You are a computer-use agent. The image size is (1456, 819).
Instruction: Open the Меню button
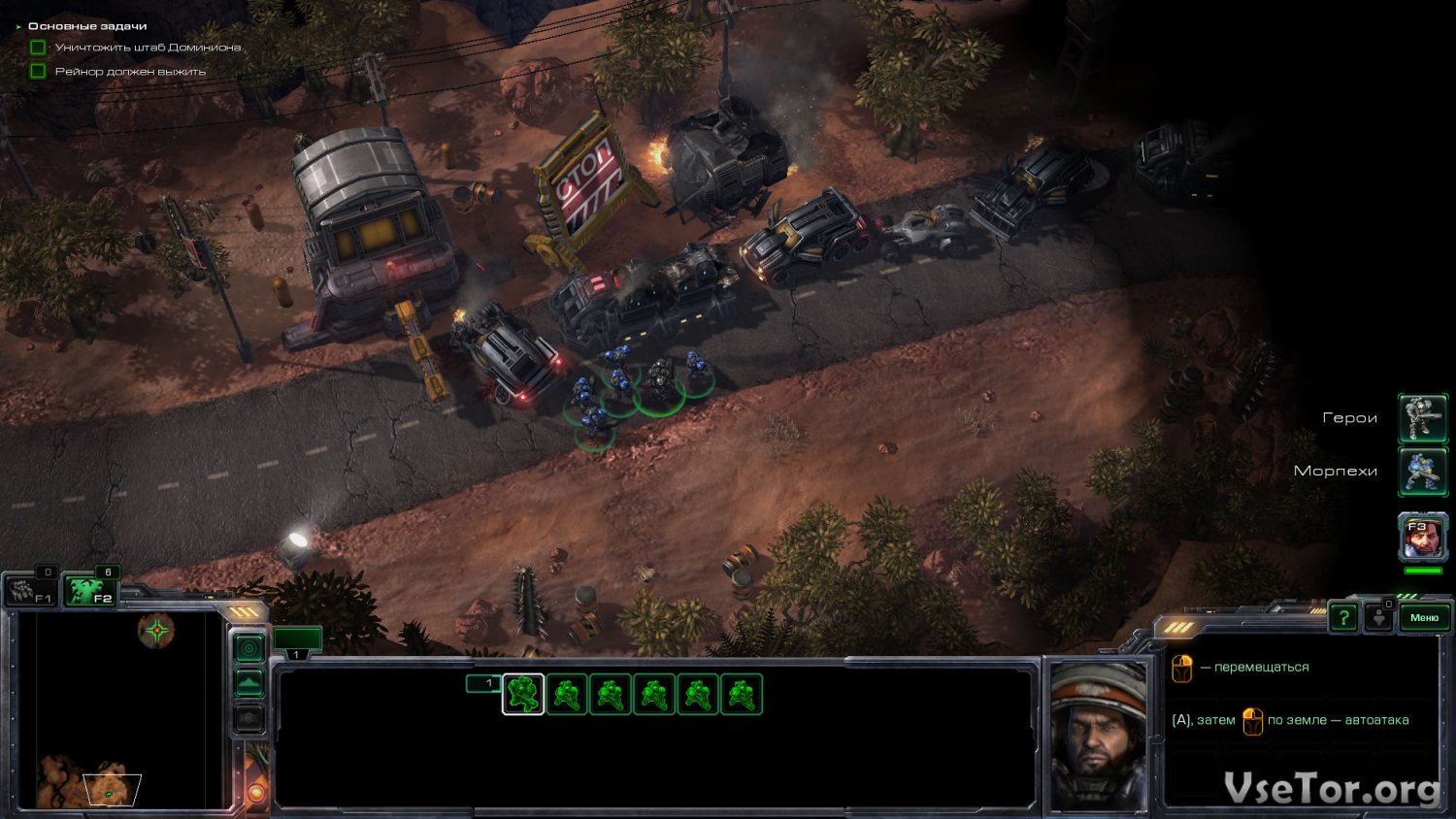1424,618
